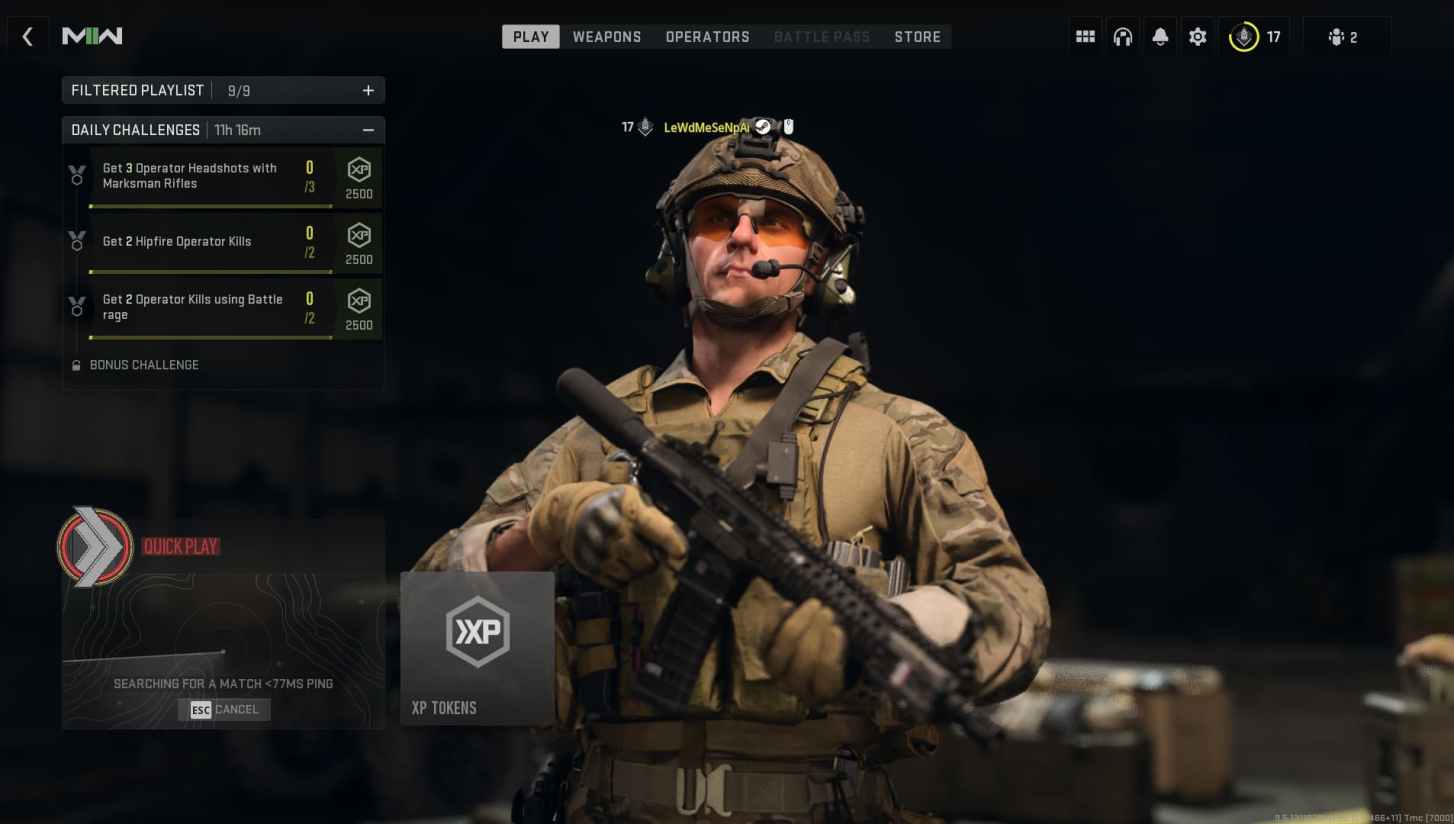Screen dimensions: 1454x824
Task: Cancel the match search with ESC Cancel
Action: (223, 709)
